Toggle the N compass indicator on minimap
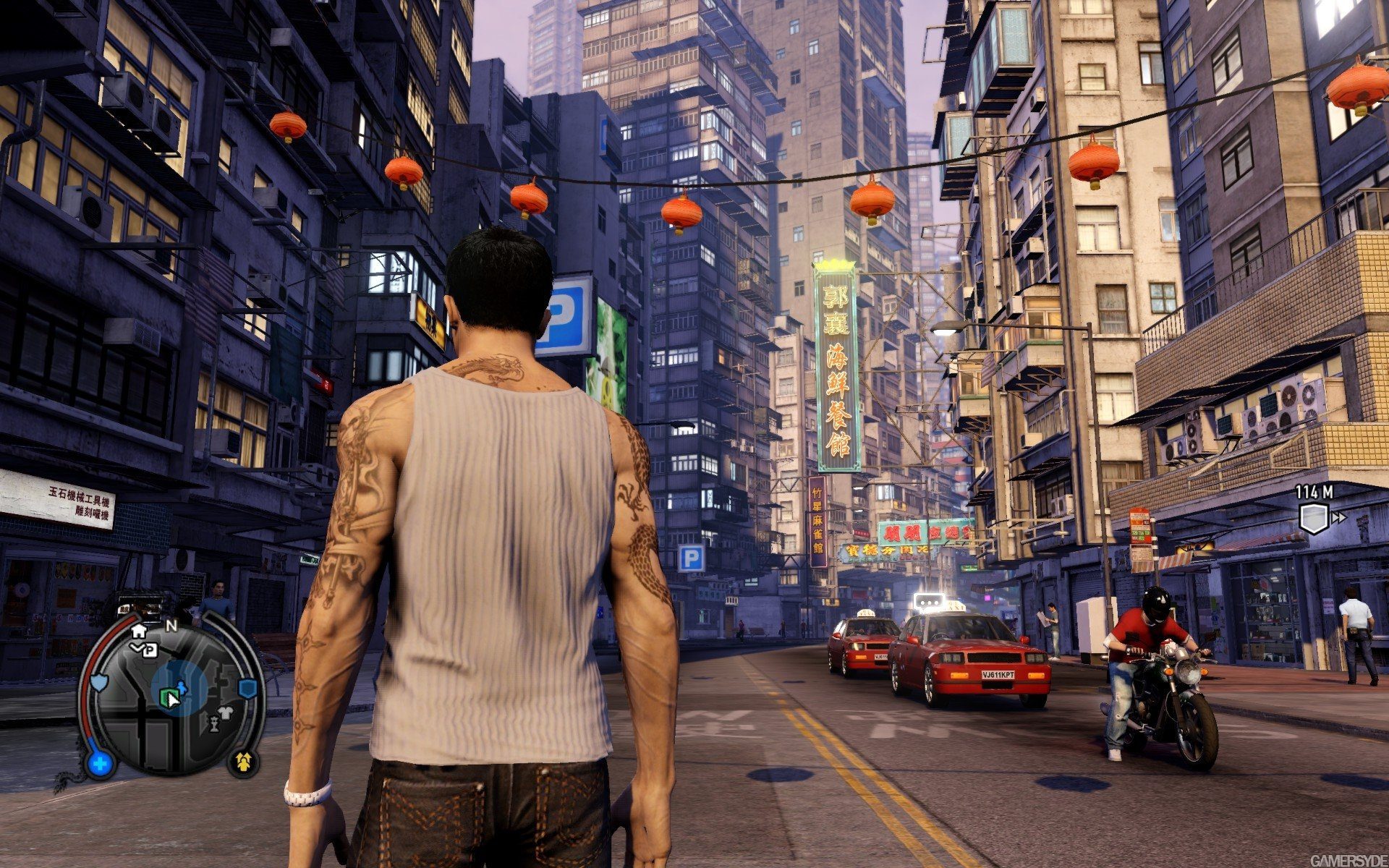The width and height of the screenshot is (1389, 868). tap(171, 626)
